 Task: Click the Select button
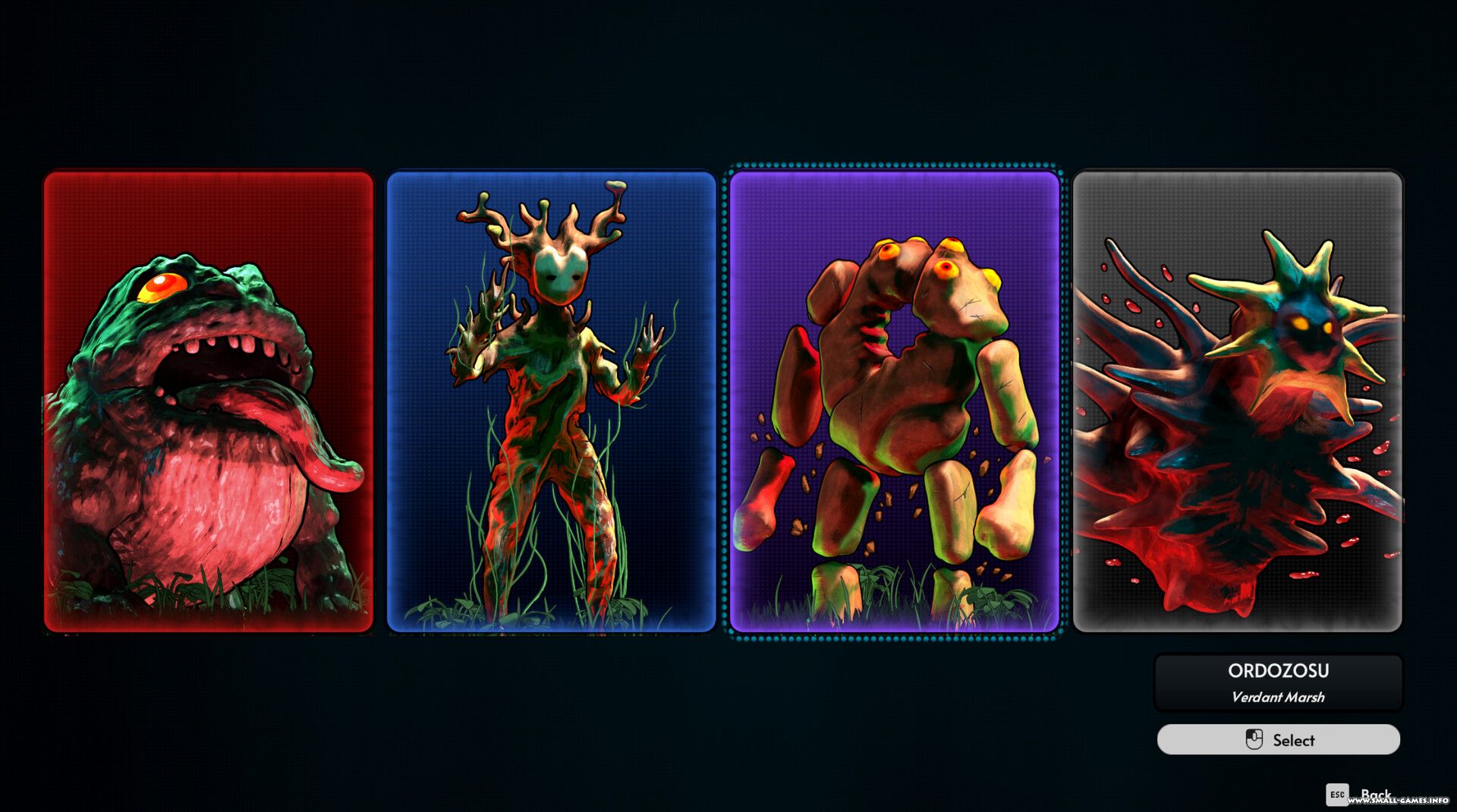click(x=1278, y=739)
